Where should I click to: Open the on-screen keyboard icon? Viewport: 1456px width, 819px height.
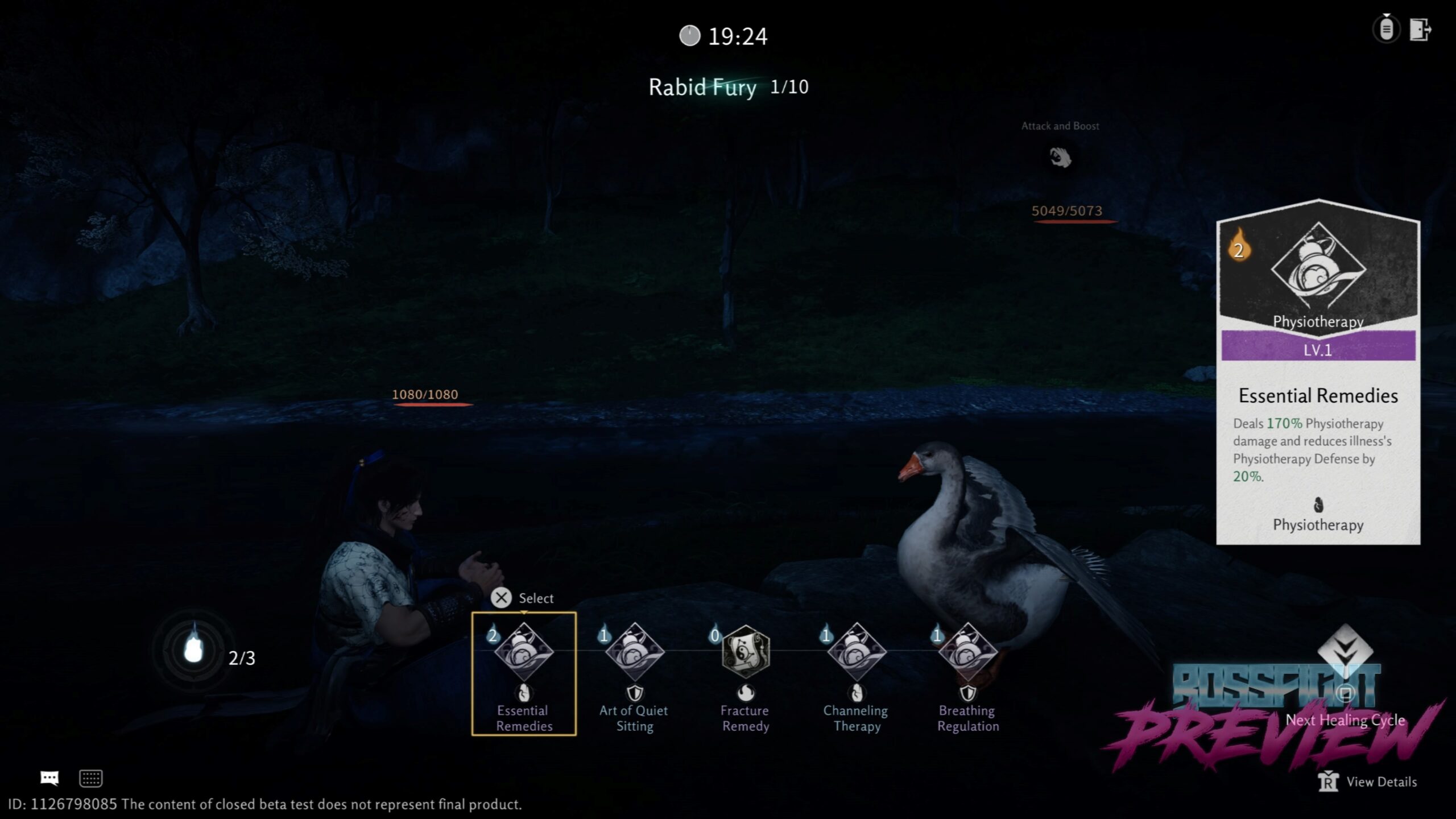point(90,778)
